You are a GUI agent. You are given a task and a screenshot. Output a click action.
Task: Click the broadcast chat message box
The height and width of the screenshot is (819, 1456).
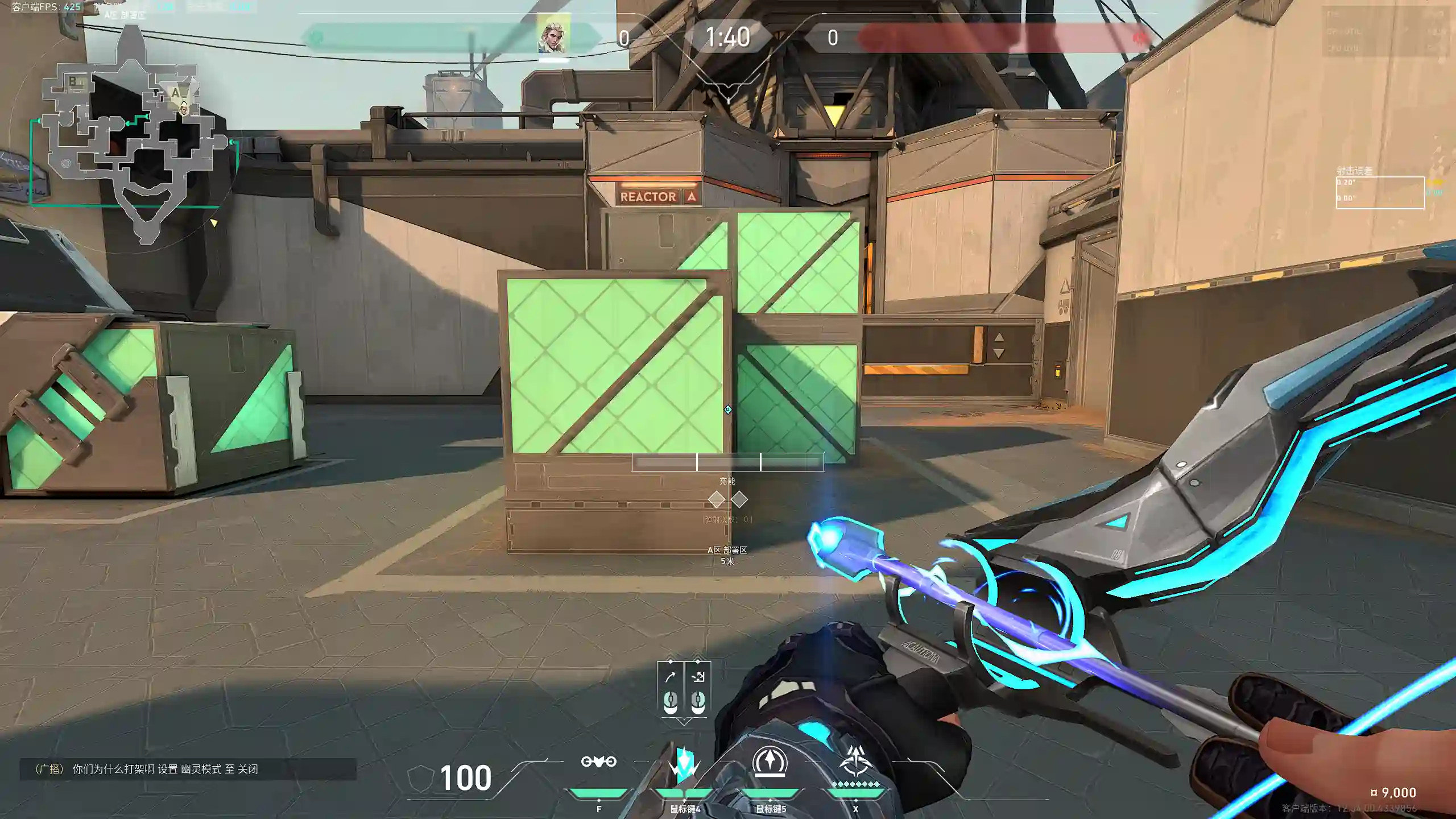click(x=188, y=769)
